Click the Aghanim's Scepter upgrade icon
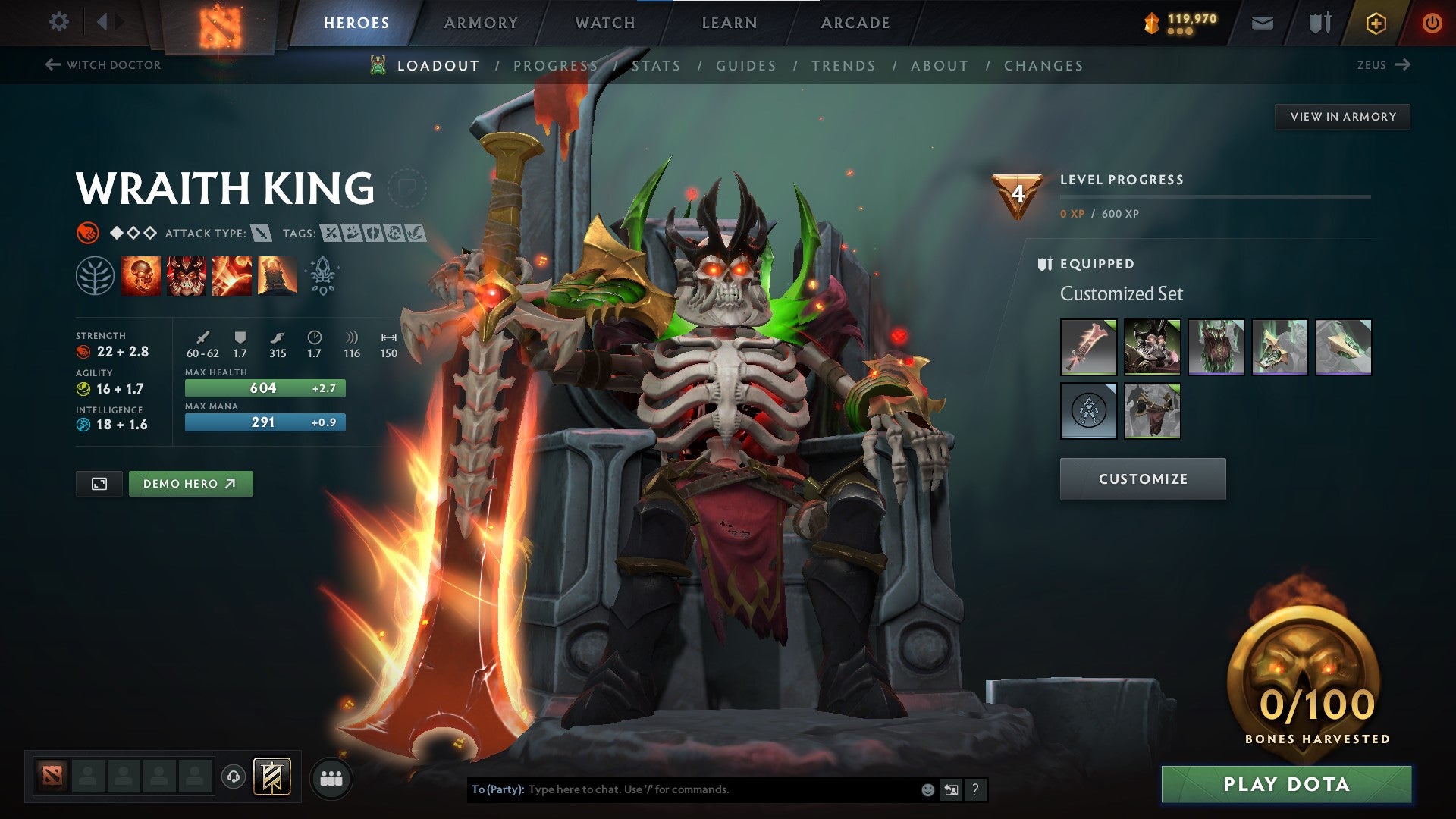This screenshot has height=819, width=1456. [322, 275]
